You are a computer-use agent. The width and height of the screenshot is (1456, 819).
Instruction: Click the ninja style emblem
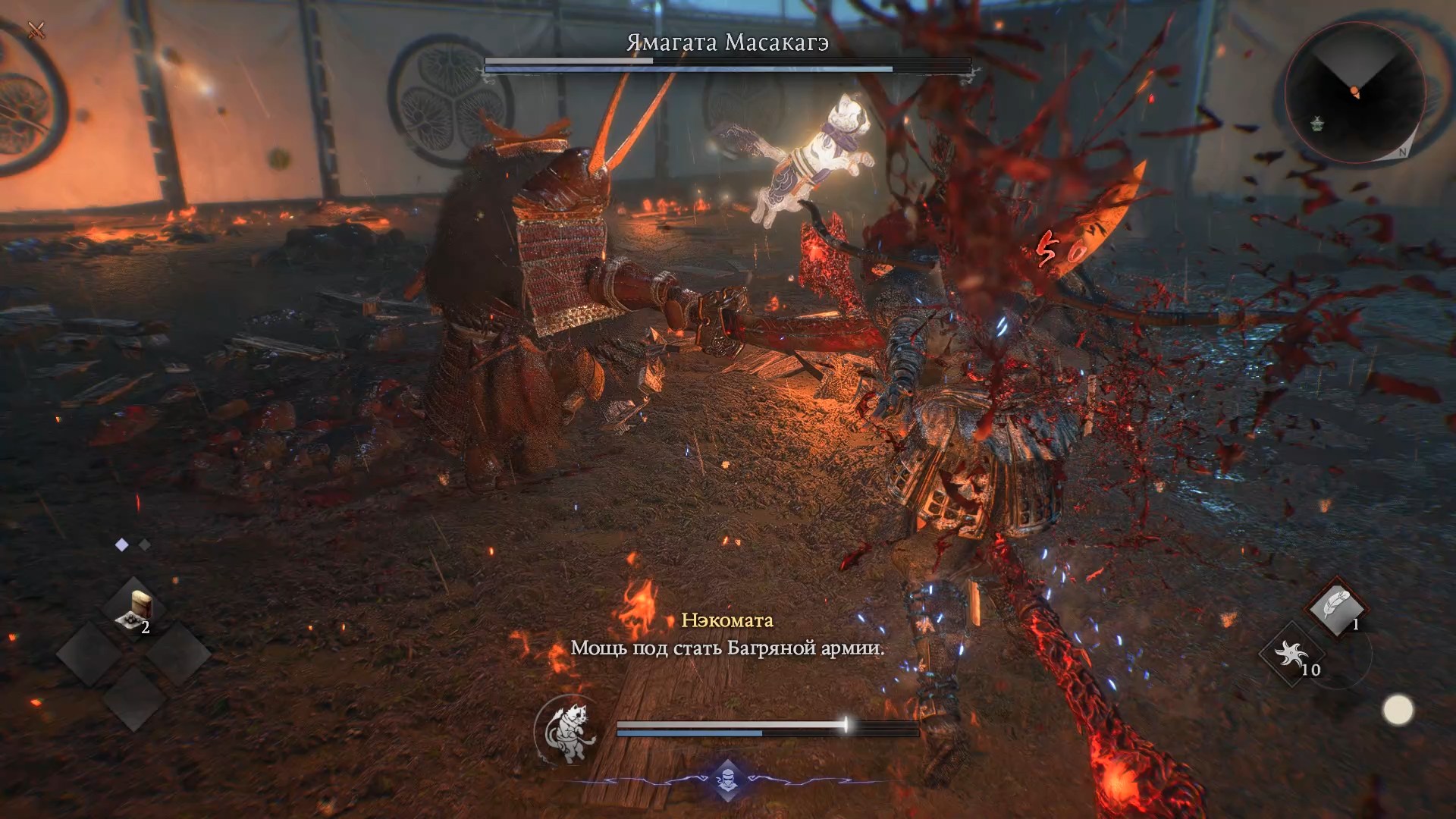tap(726, 781)
